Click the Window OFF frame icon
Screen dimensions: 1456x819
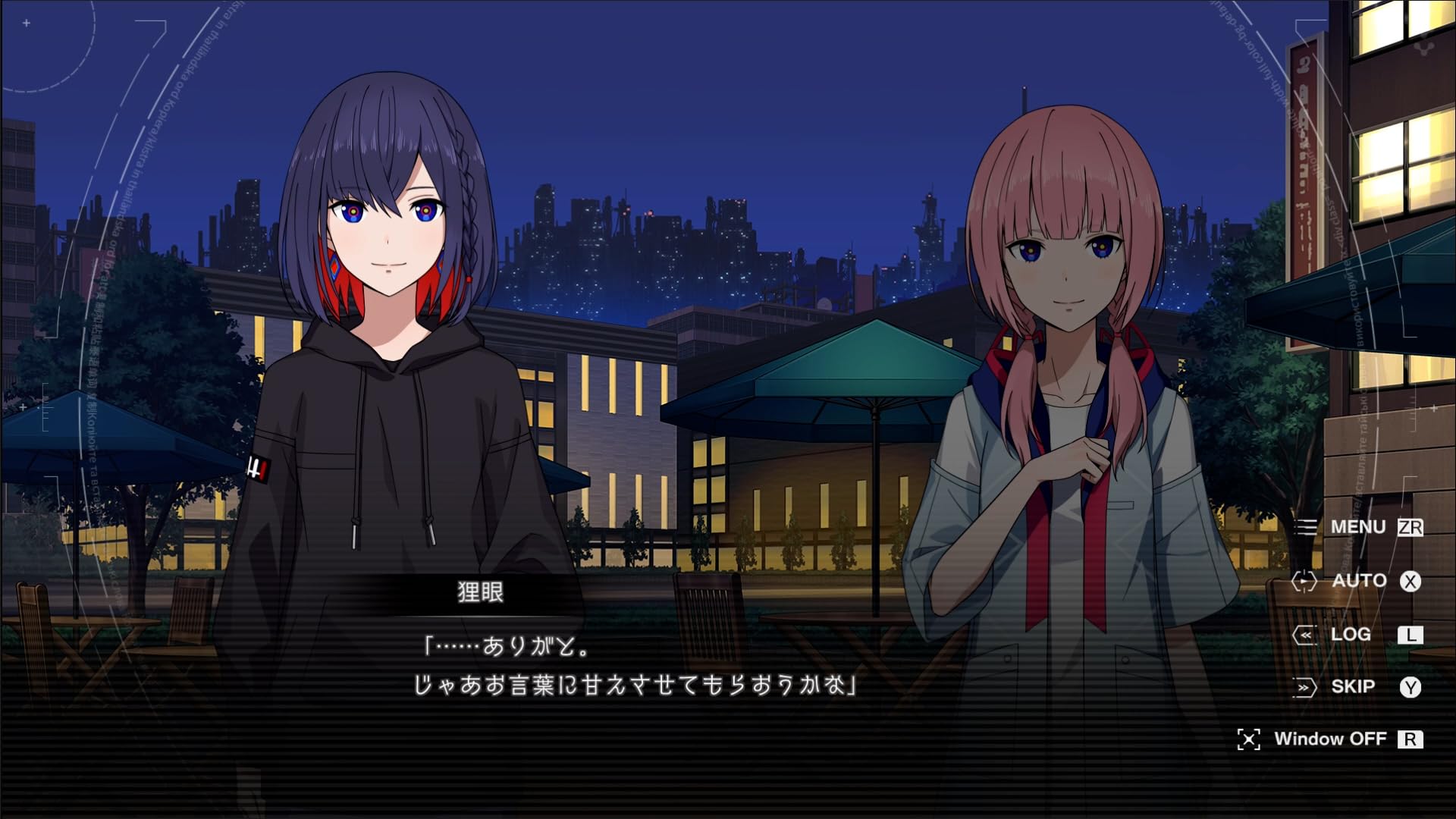pyautogui.click(x=1251, y=738)
